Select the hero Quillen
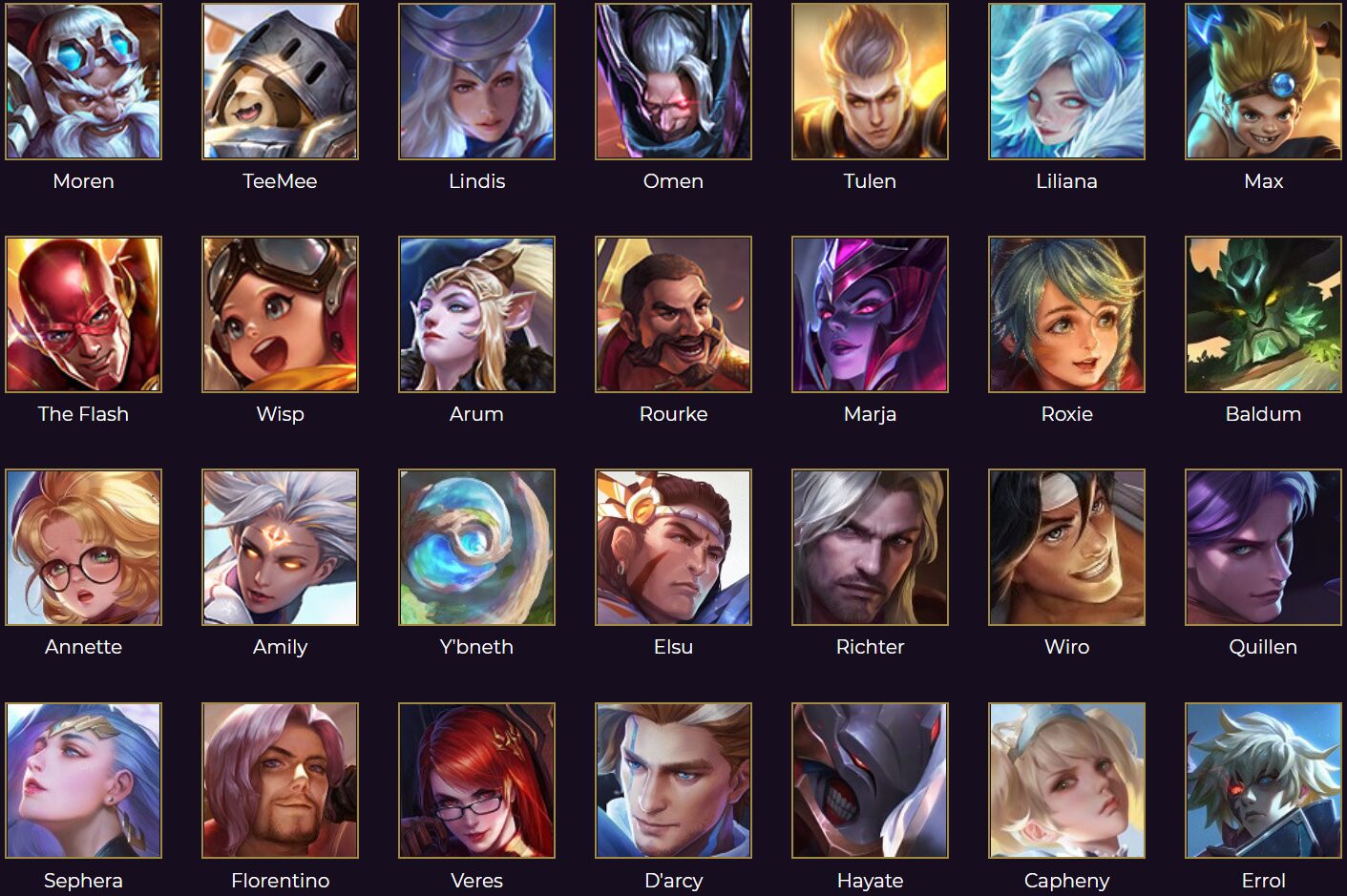1347x896 pixels. (1263, 547)
